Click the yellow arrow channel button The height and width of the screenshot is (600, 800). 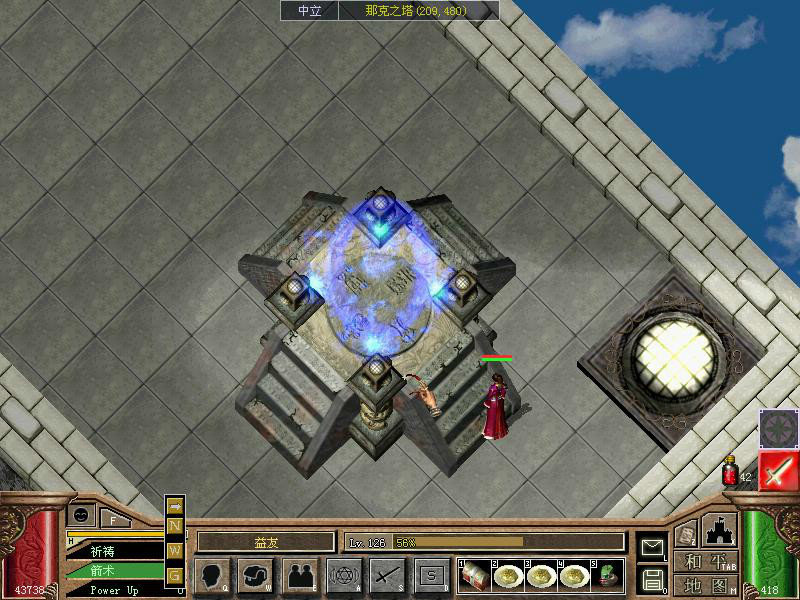(174, 506)
